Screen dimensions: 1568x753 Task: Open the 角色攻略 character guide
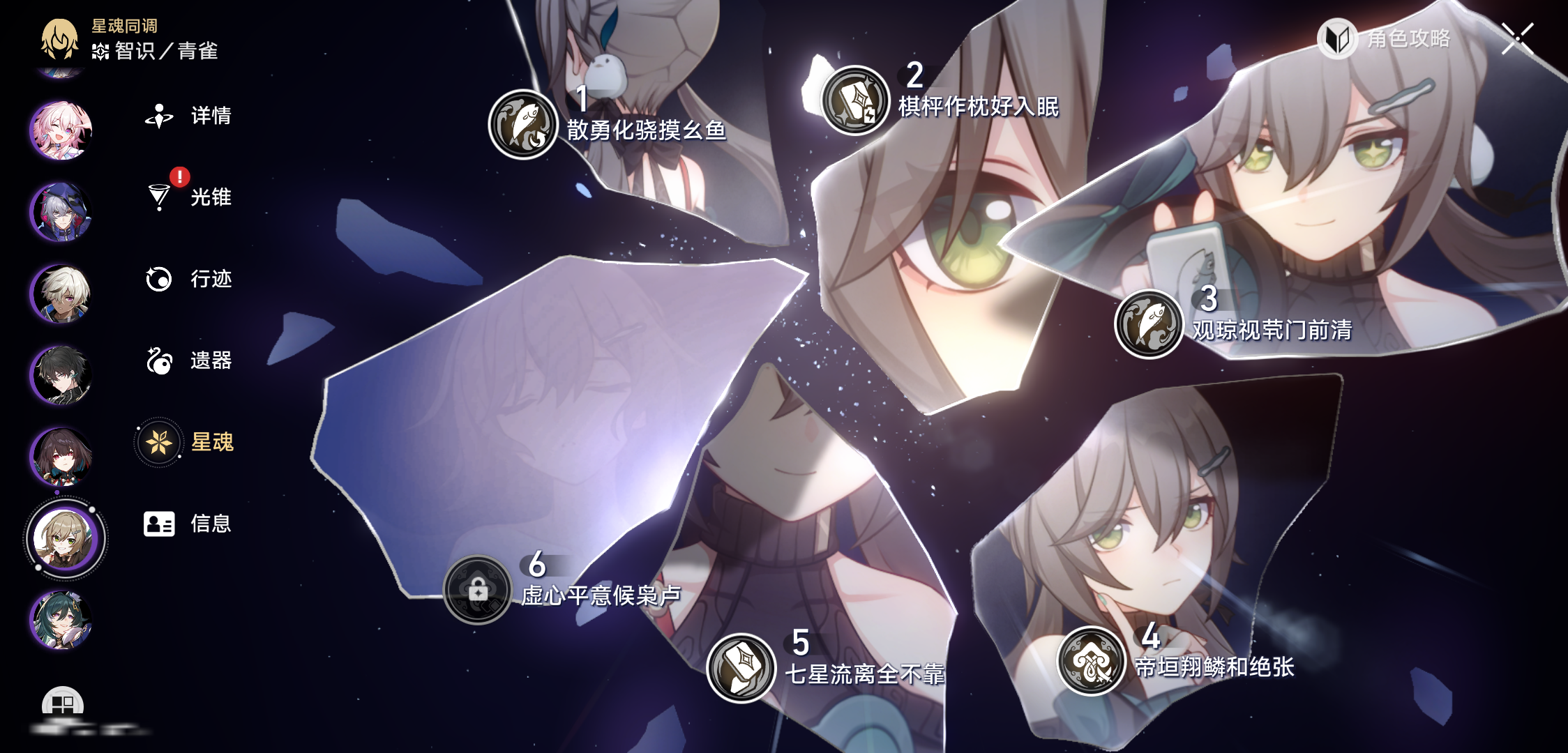1385,38
